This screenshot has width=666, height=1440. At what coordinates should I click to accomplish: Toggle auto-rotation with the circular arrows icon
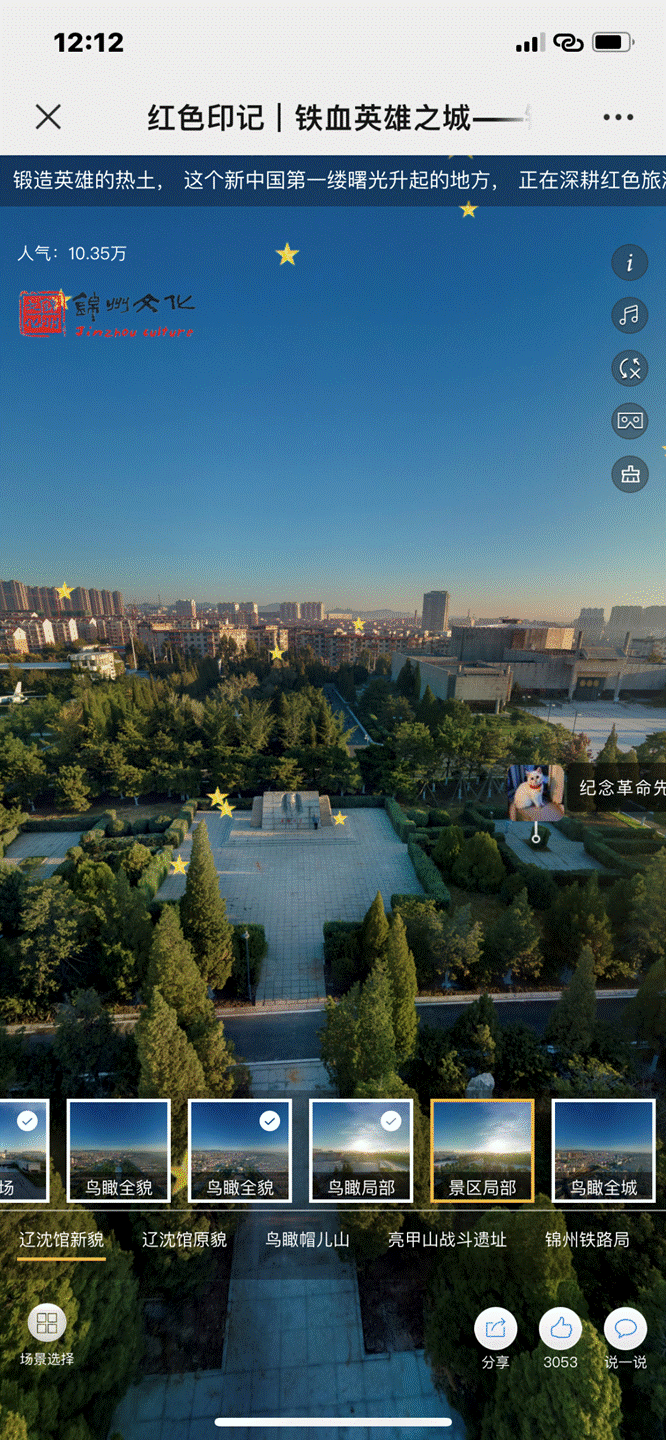pyautogui.click(x=630, y=368)
